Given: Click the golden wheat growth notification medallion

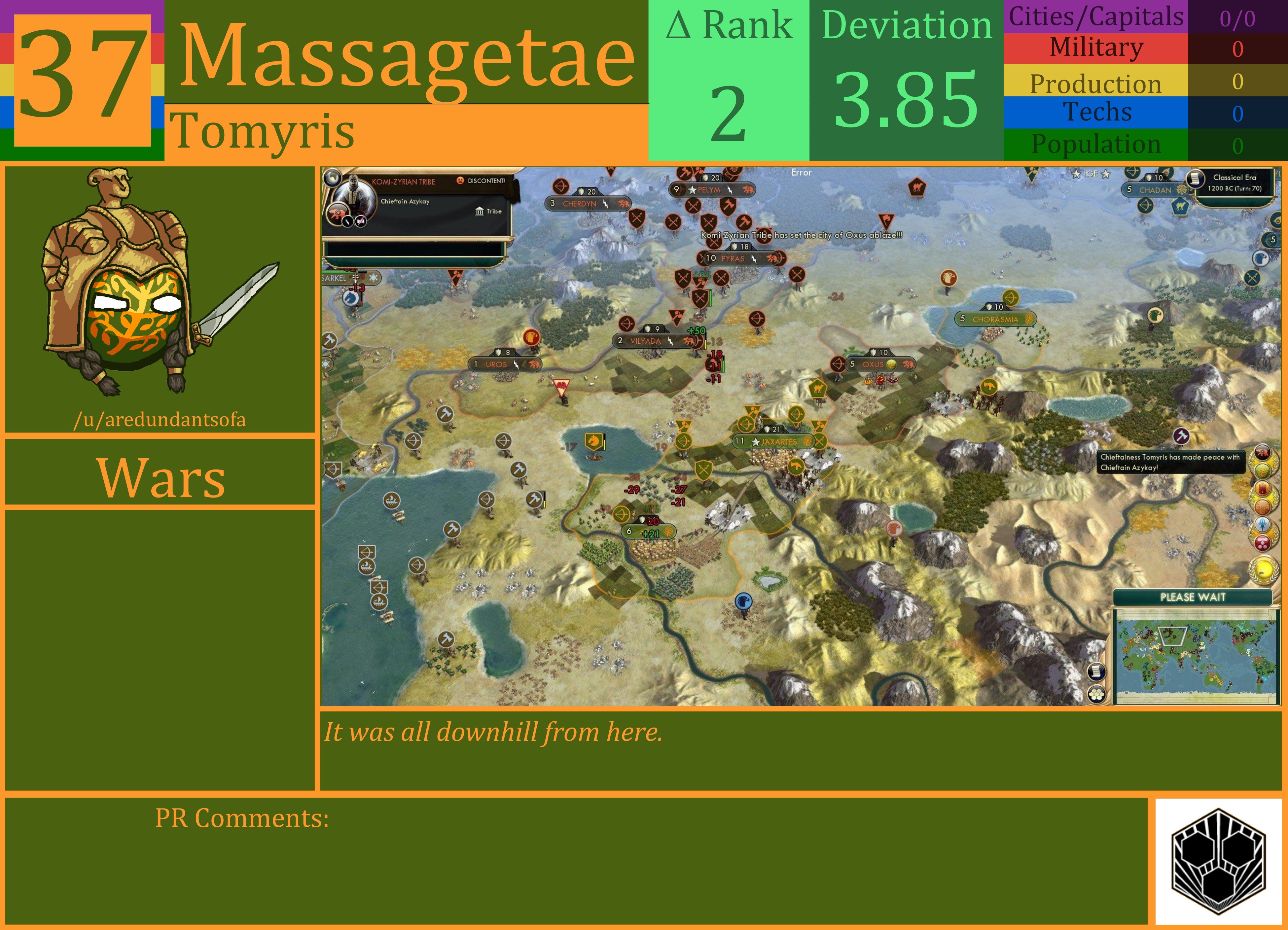Looking at the screenshot, I should pos(1262,471).
